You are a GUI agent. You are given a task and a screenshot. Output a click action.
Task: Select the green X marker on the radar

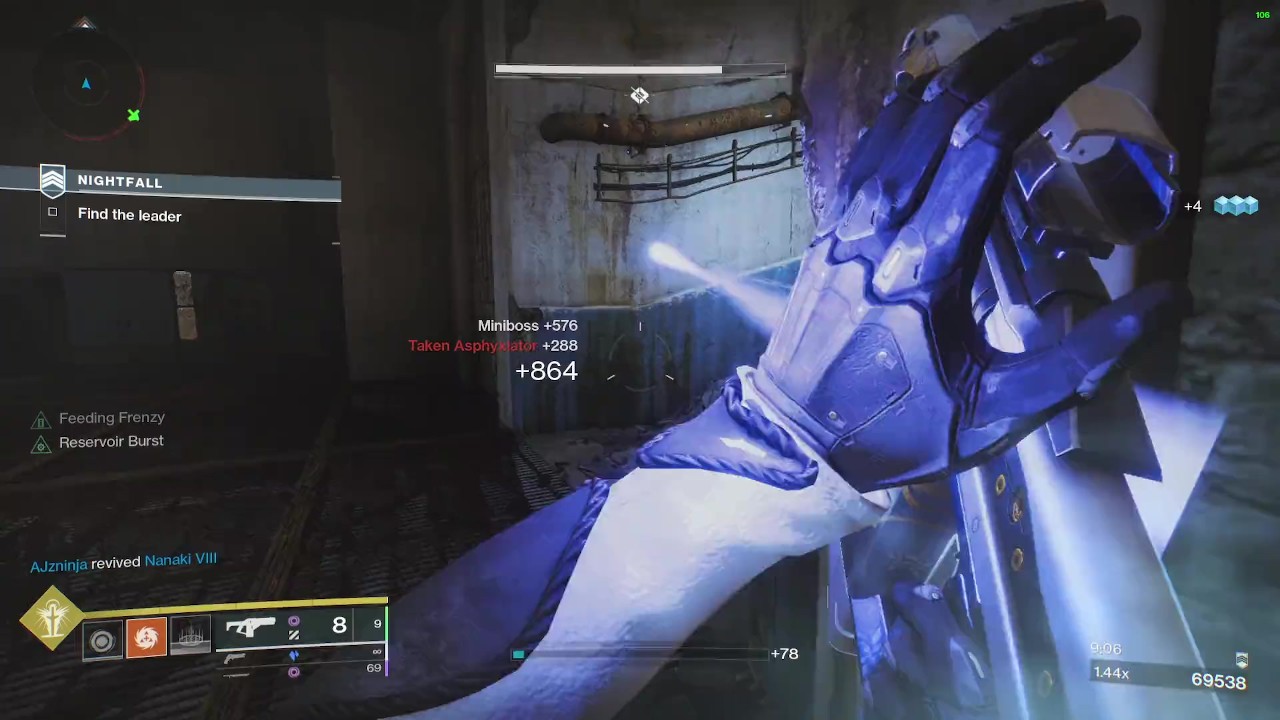[x=133, y=115]
